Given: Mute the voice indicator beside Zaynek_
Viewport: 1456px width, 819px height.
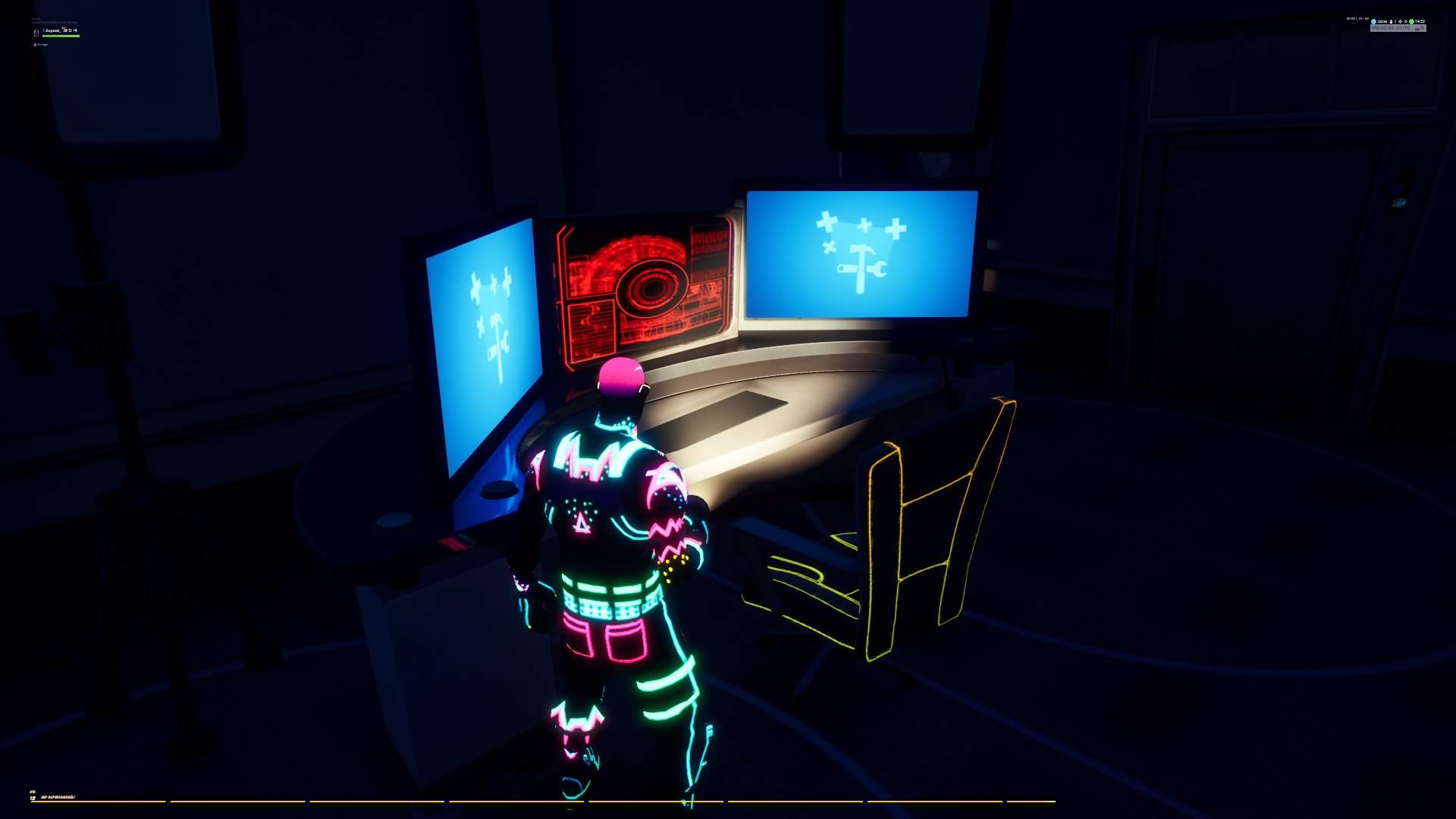Looking at the screenshot, I should 75,30.
